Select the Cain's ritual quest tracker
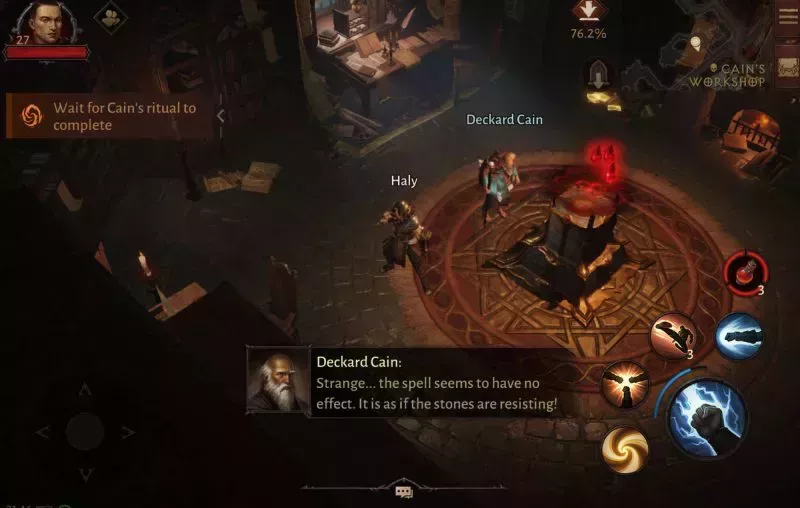 110,117
